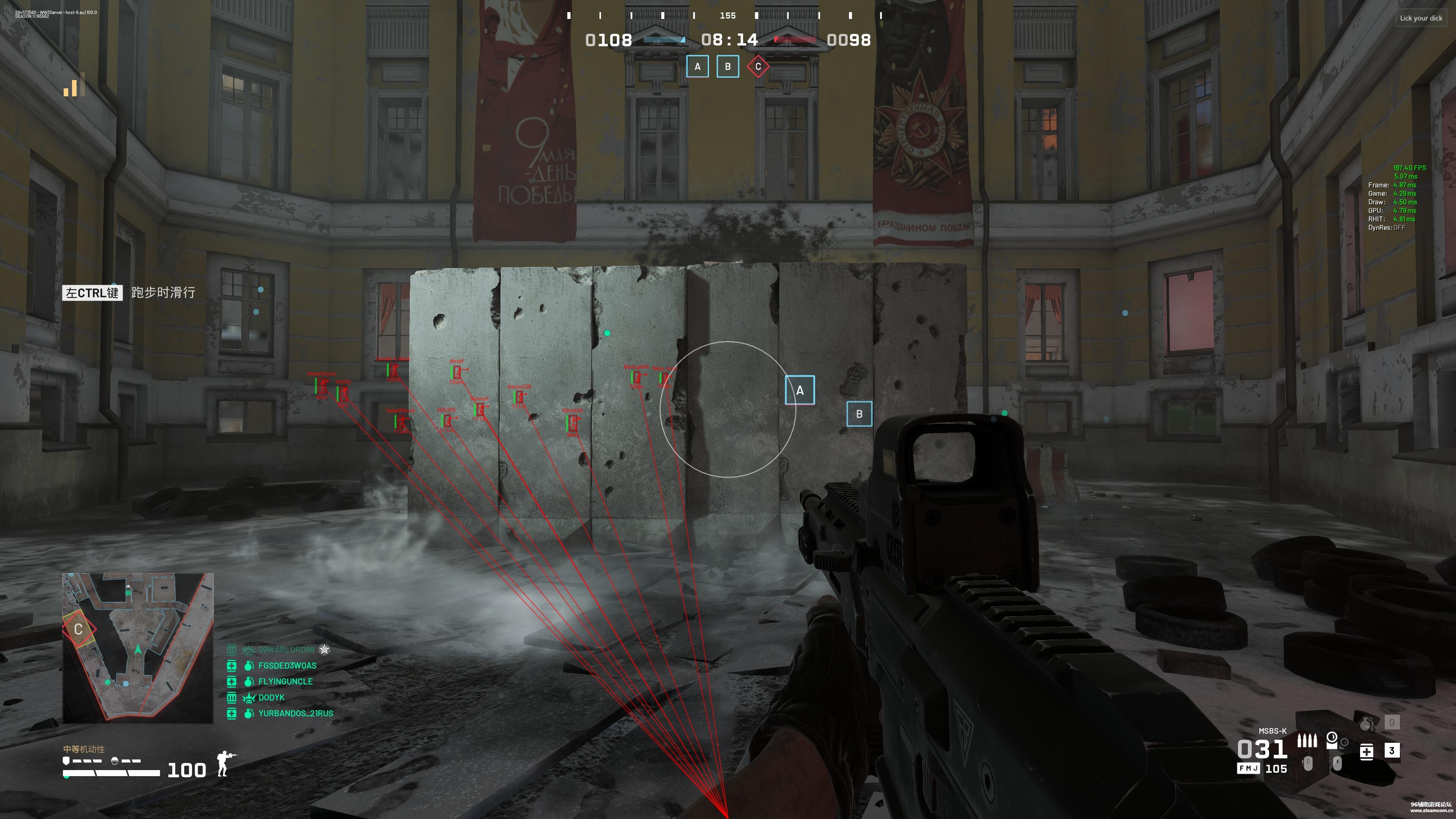
Task: Toggle the four-bullet fire mode icon
Action: [1307, 741]
